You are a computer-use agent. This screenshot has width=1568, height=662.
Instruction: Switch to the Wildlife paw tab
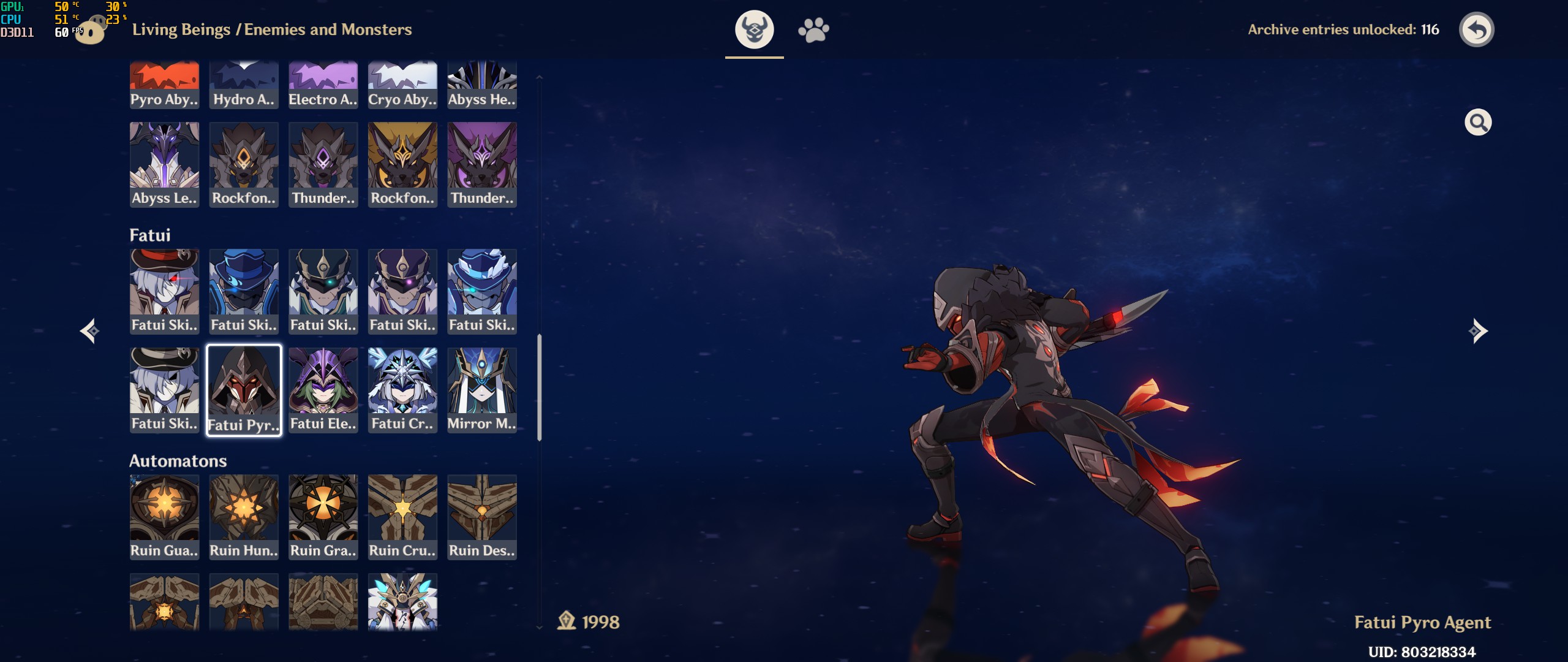(813, 29)
